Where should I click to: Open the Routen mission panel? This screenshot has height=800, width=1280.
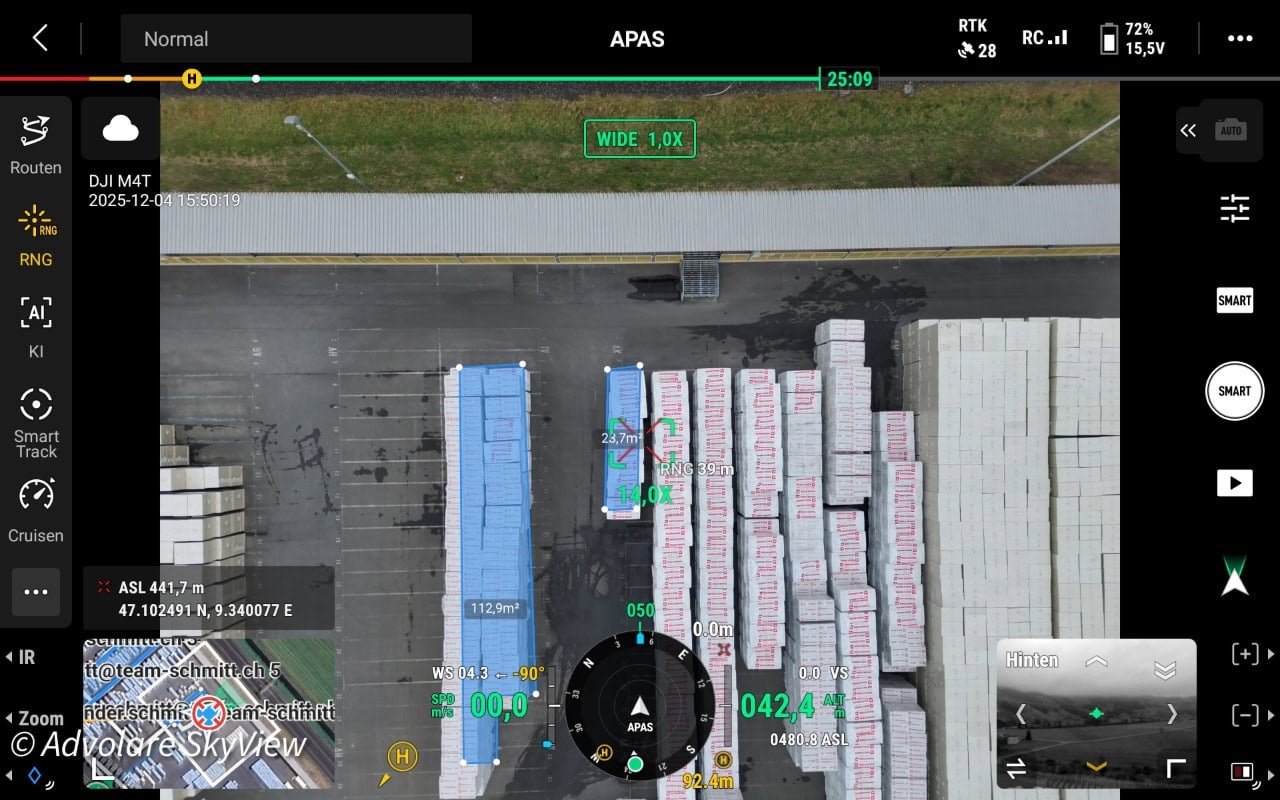click(x=35, y=143)
